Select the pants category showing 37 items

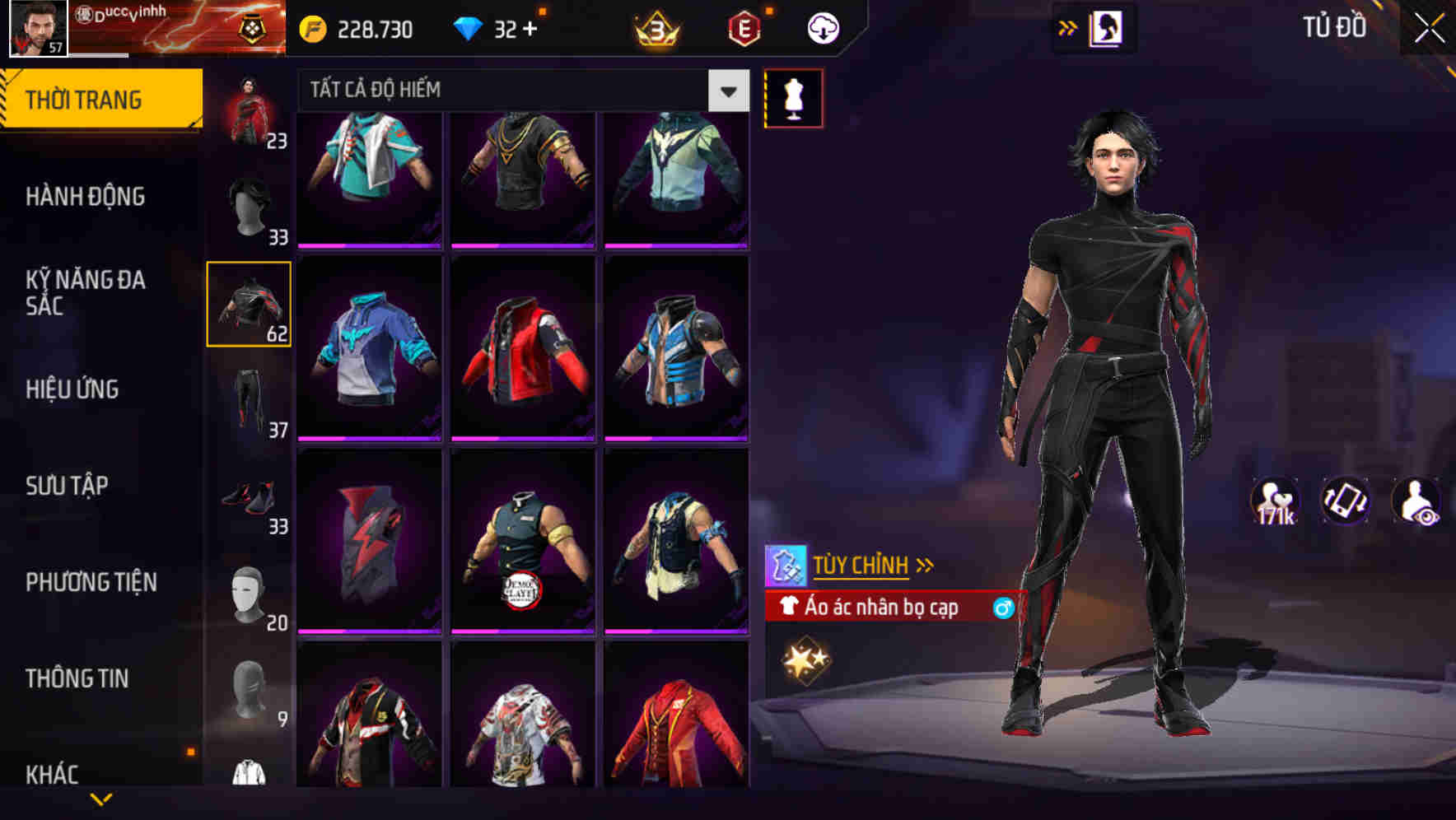click(x=250, y=403)
